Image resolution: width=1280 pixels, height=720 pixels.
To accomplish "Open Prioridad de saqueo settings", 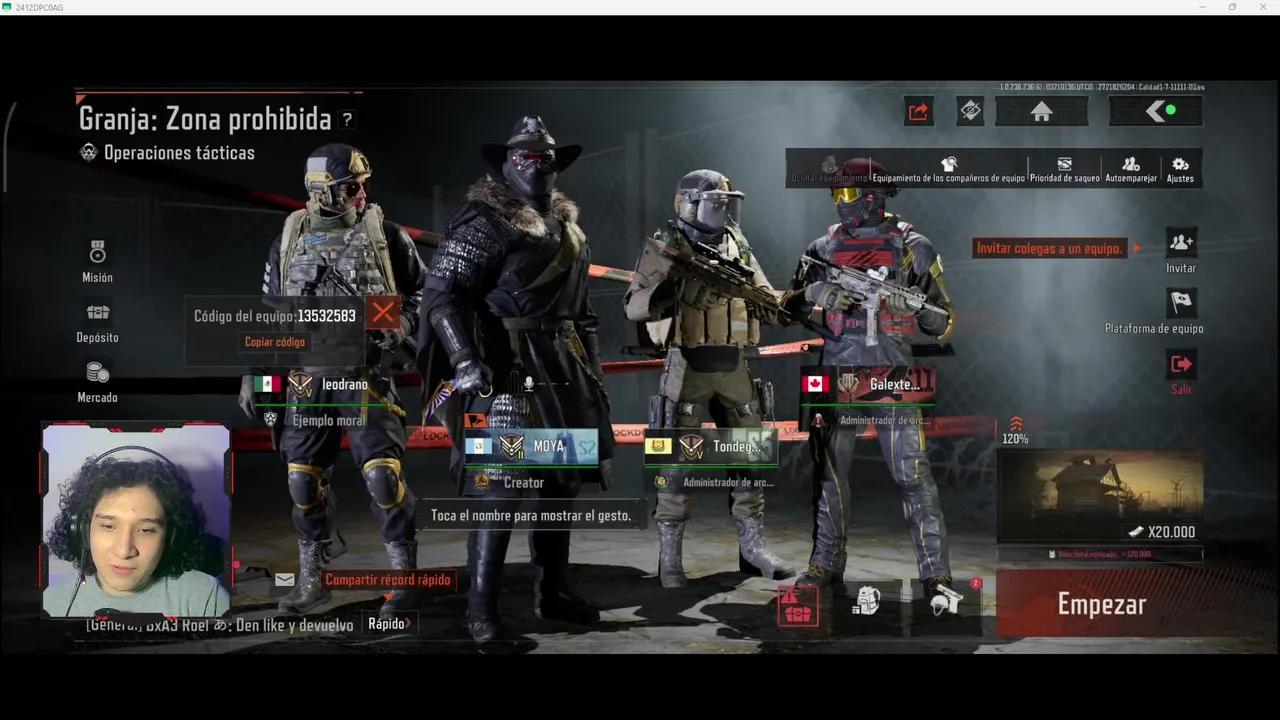I will (x=1063, y=167).
